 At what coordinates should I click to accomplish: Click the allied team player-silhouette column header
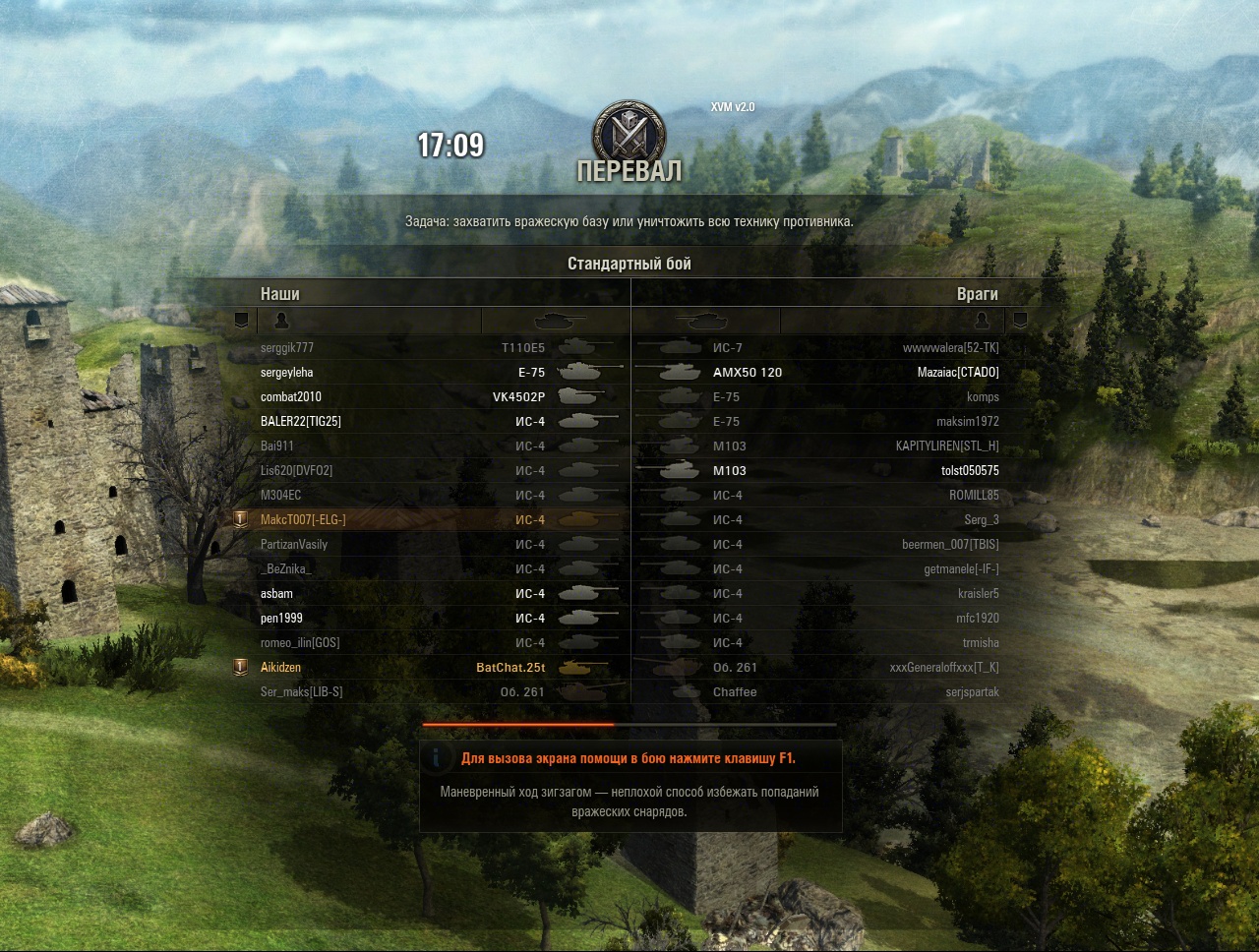click(x=281, y=321)
